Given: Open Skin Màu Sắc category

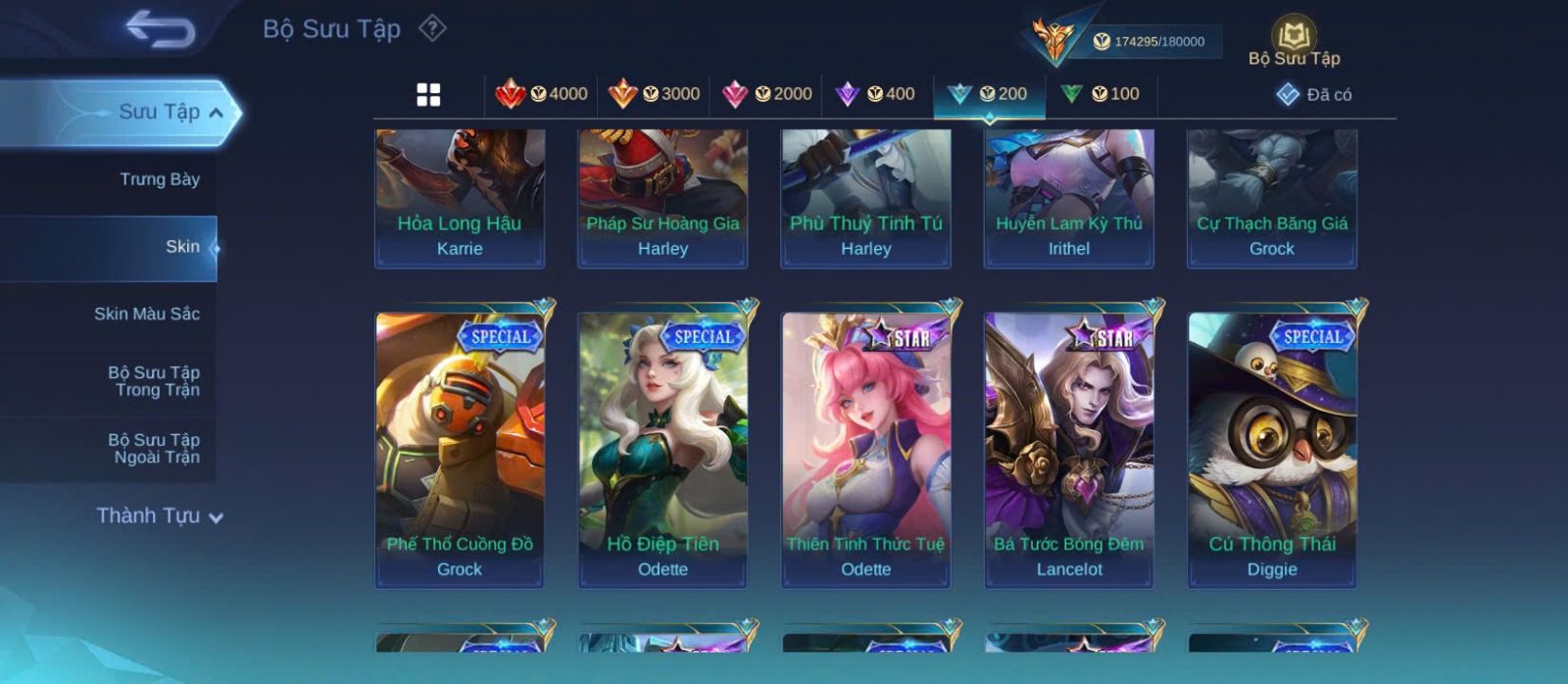Looking at the screenshot, I should click(x=147, y=314).
